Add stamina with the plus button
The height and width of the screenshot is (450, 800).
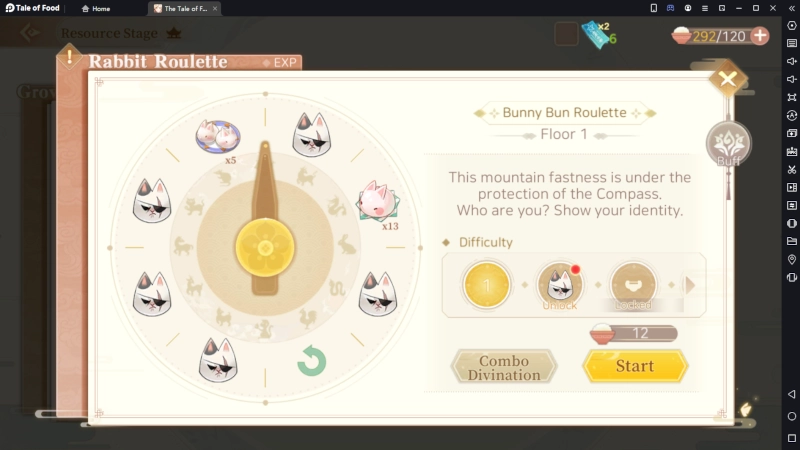coord(760,36)
